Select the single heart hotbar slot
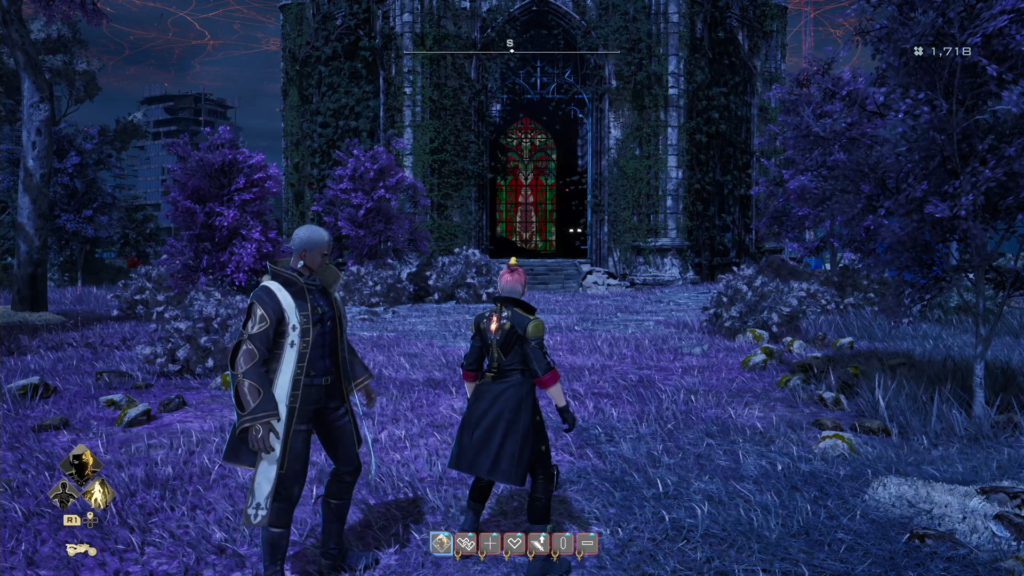Viewport: 1024px width, 576px height. [514, 543]
